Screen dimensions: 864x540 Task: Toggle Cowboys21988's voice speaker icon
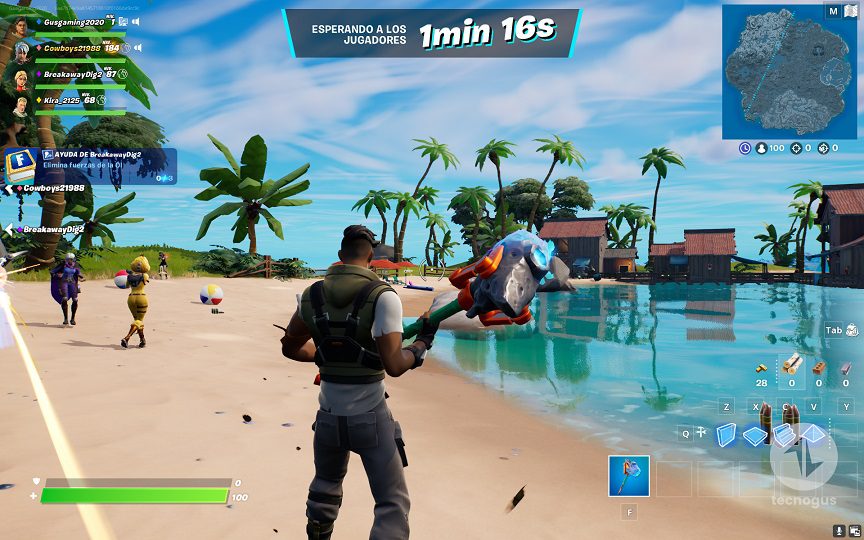pos(137,47)
